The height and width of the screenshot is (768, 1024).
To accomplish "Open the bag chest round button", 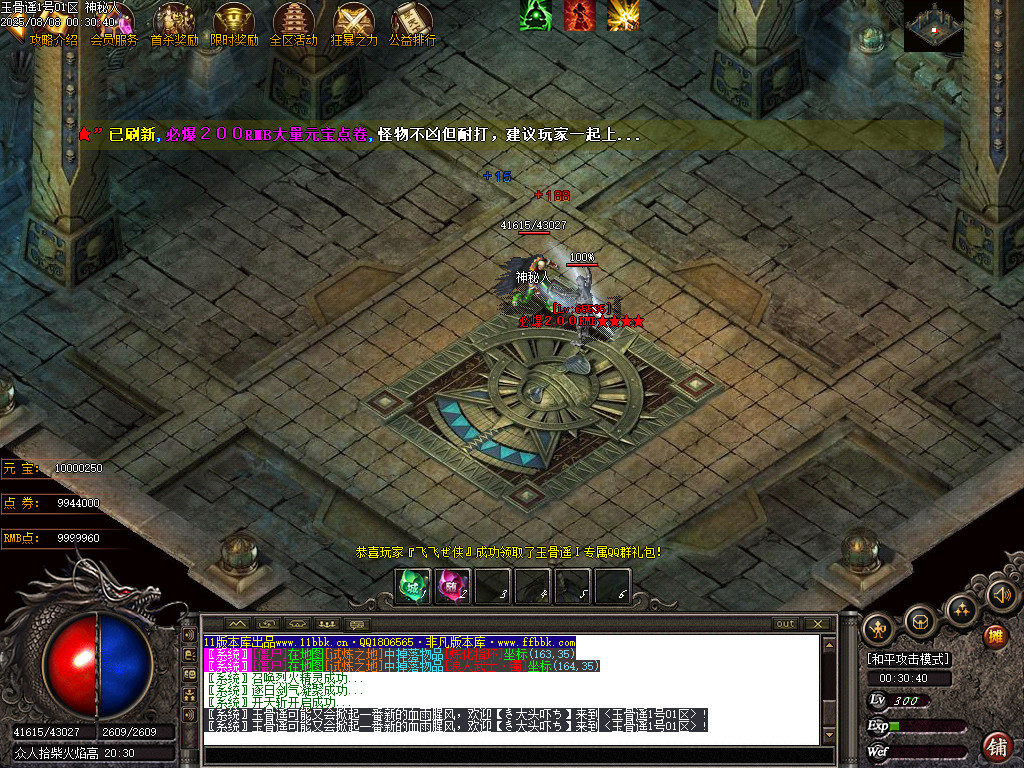I will [x=919, y=621].
